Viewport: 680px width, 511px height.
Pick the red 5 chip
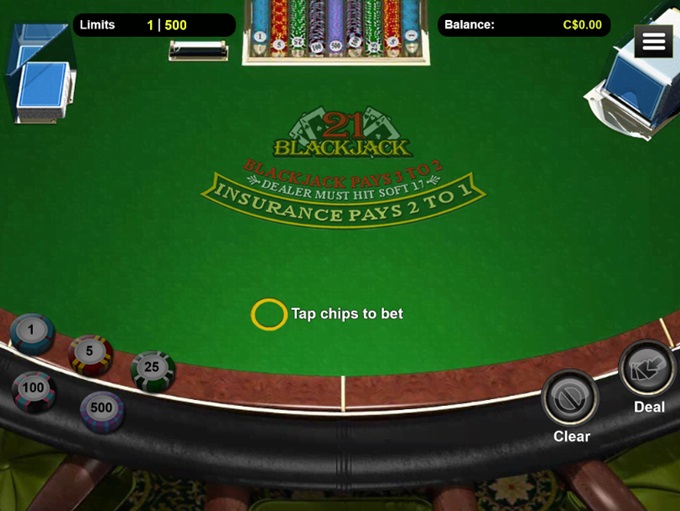pos(90,353)
